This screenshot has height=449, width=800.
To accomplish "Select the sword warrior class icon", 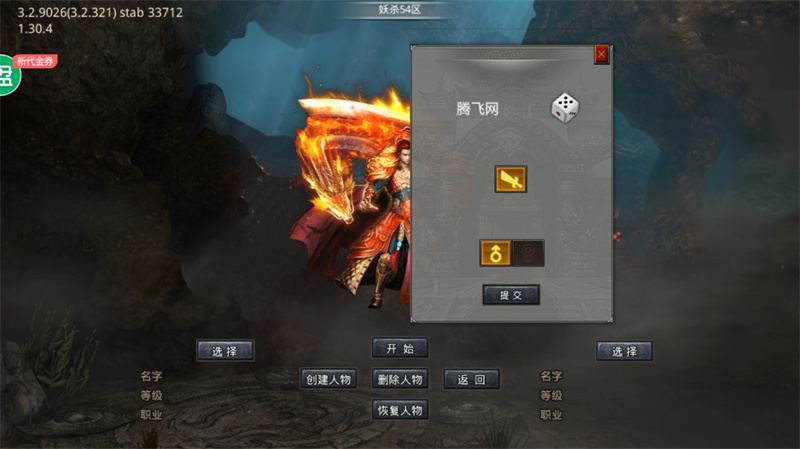I will pyautogui.click(x=510, y=180).
